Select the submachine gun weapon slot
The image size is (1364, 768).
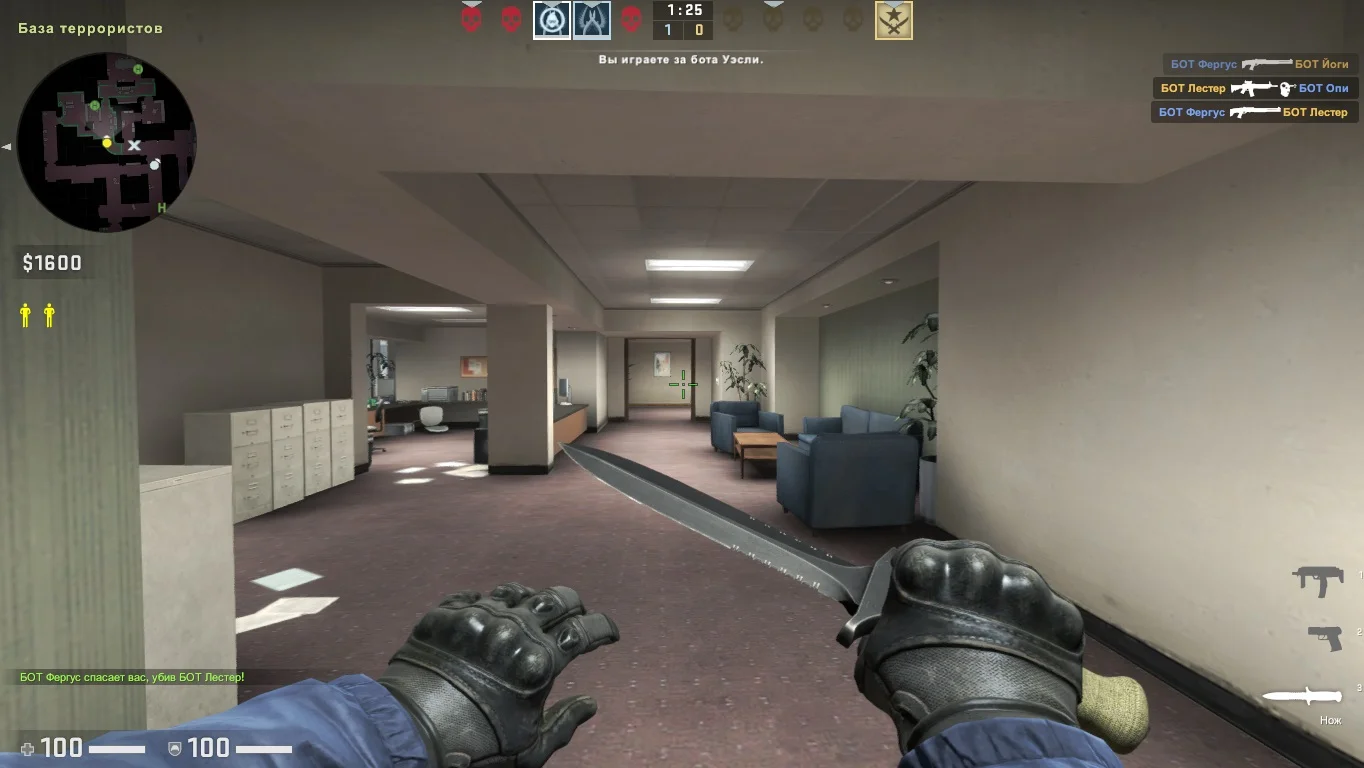(1317, 580)
